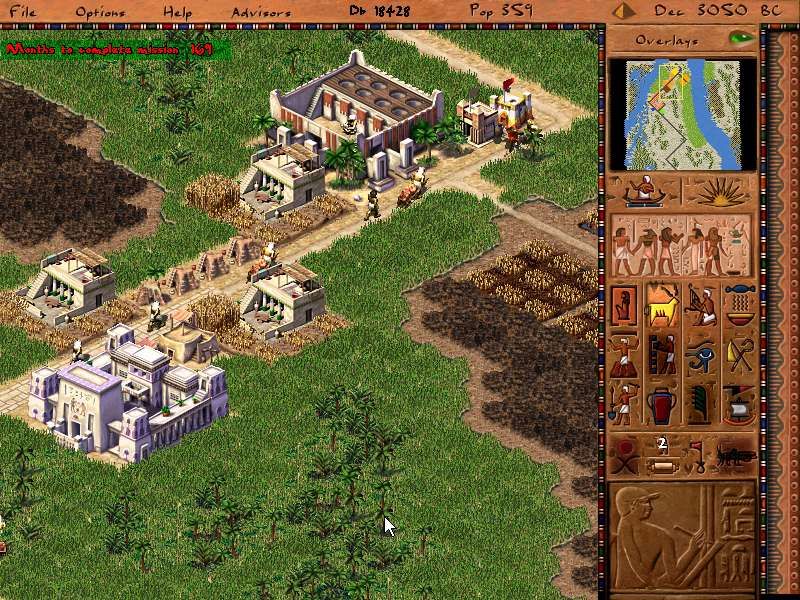Select the sailing ship build icon

click(738, 402)
